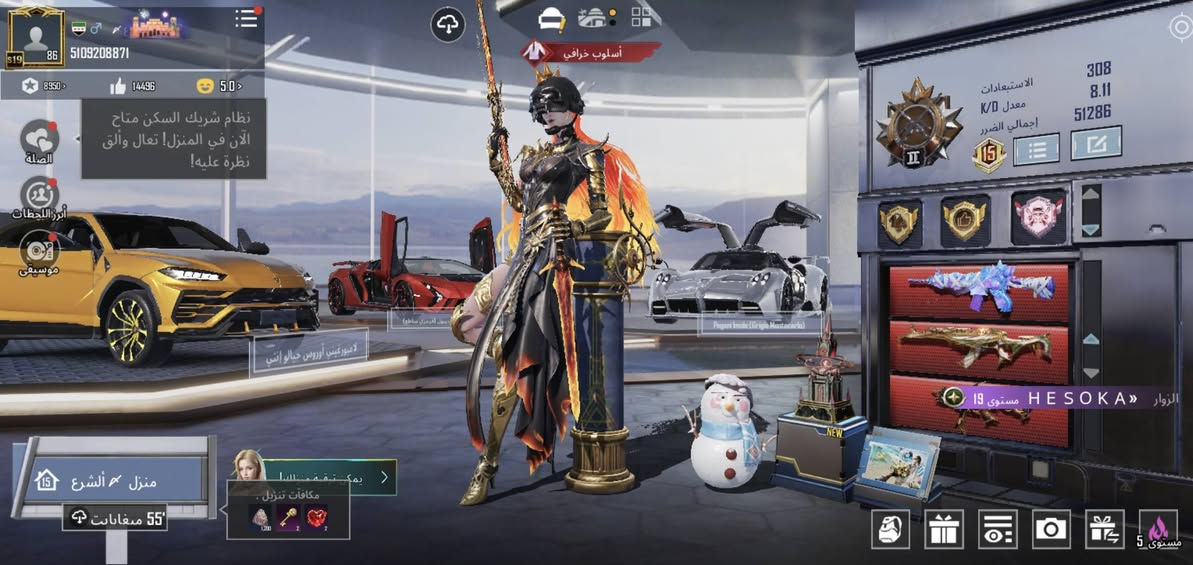Open the statistics list button
Image resolution: width=1193 pixels, height=565 pixels.
1036,150
